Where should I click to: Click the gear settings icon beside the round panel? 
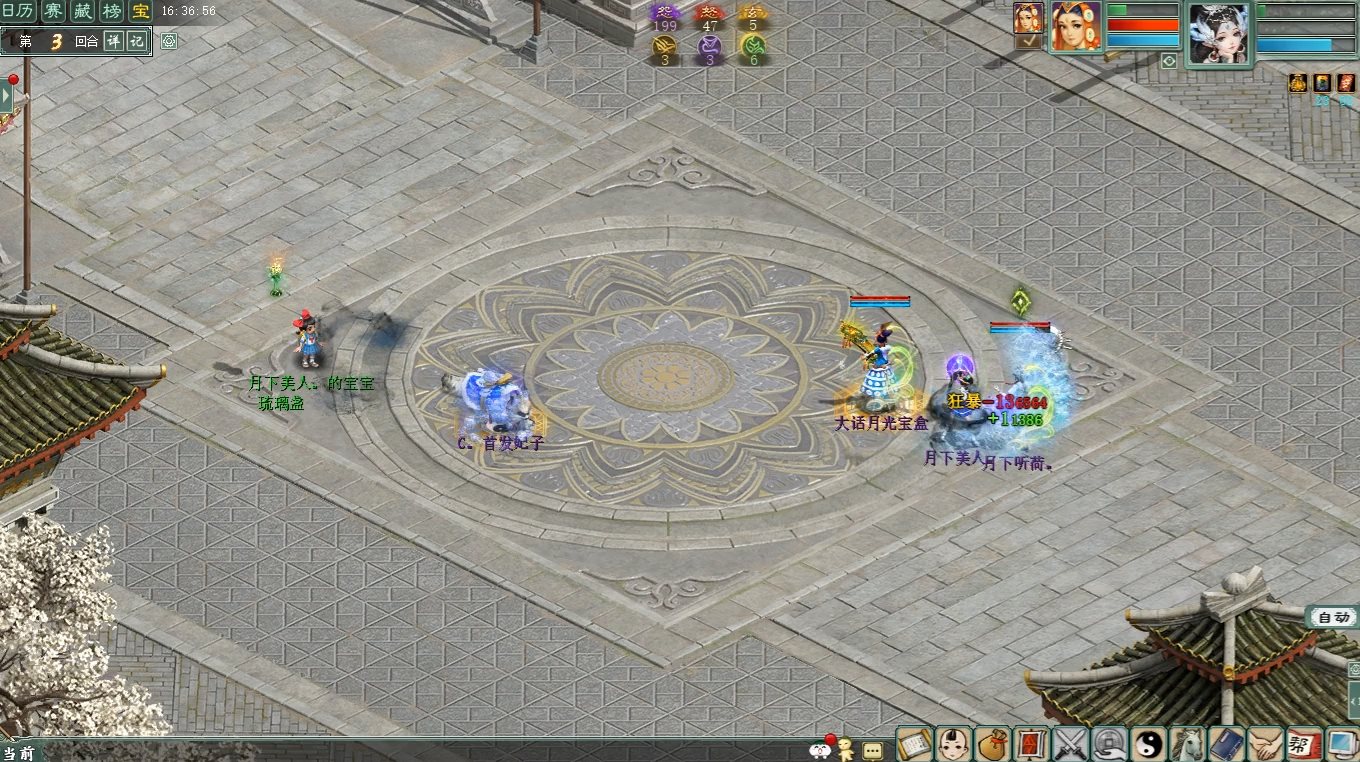[x=169, y=42]
